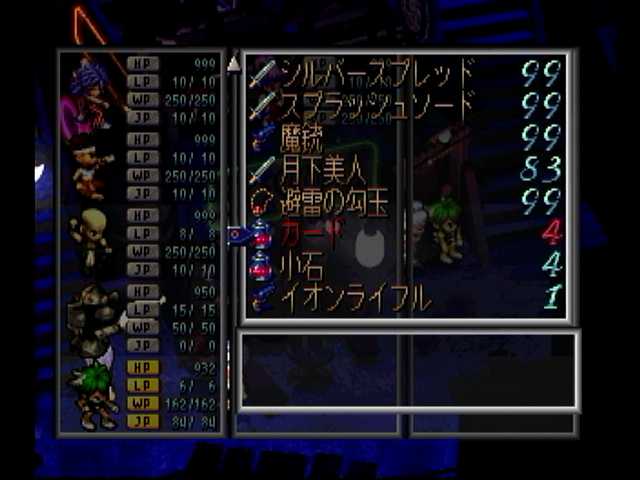Choose the bald party member portrait
This screenshot has height=480, width=640.
[93, 238]
